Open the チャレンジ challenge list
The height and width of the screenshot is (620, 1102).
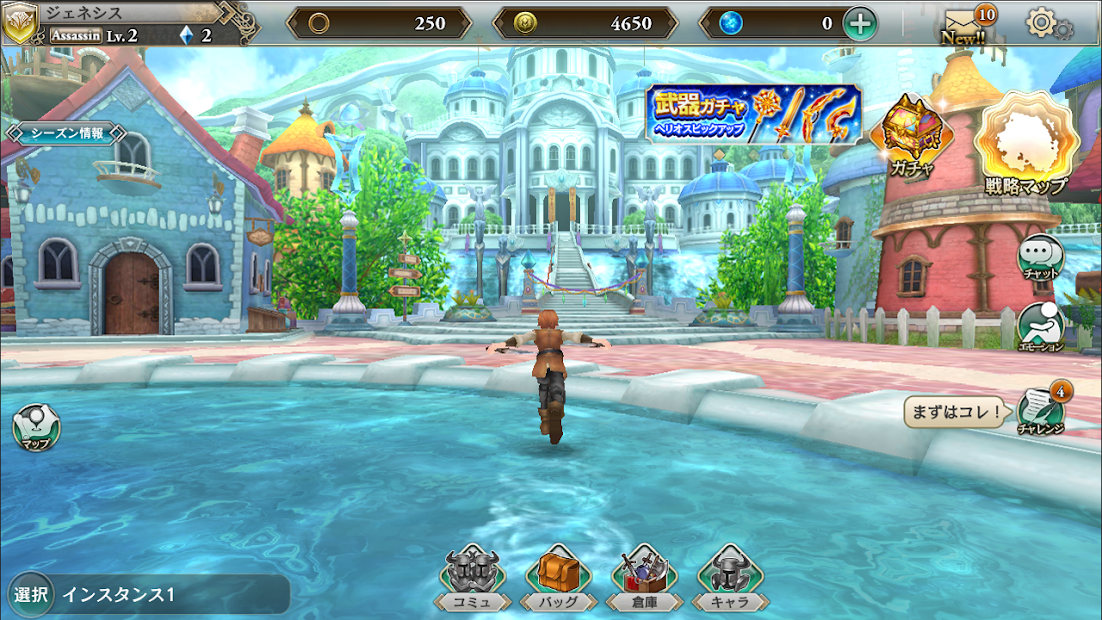pyautogui.click(x=1041, y=410)
